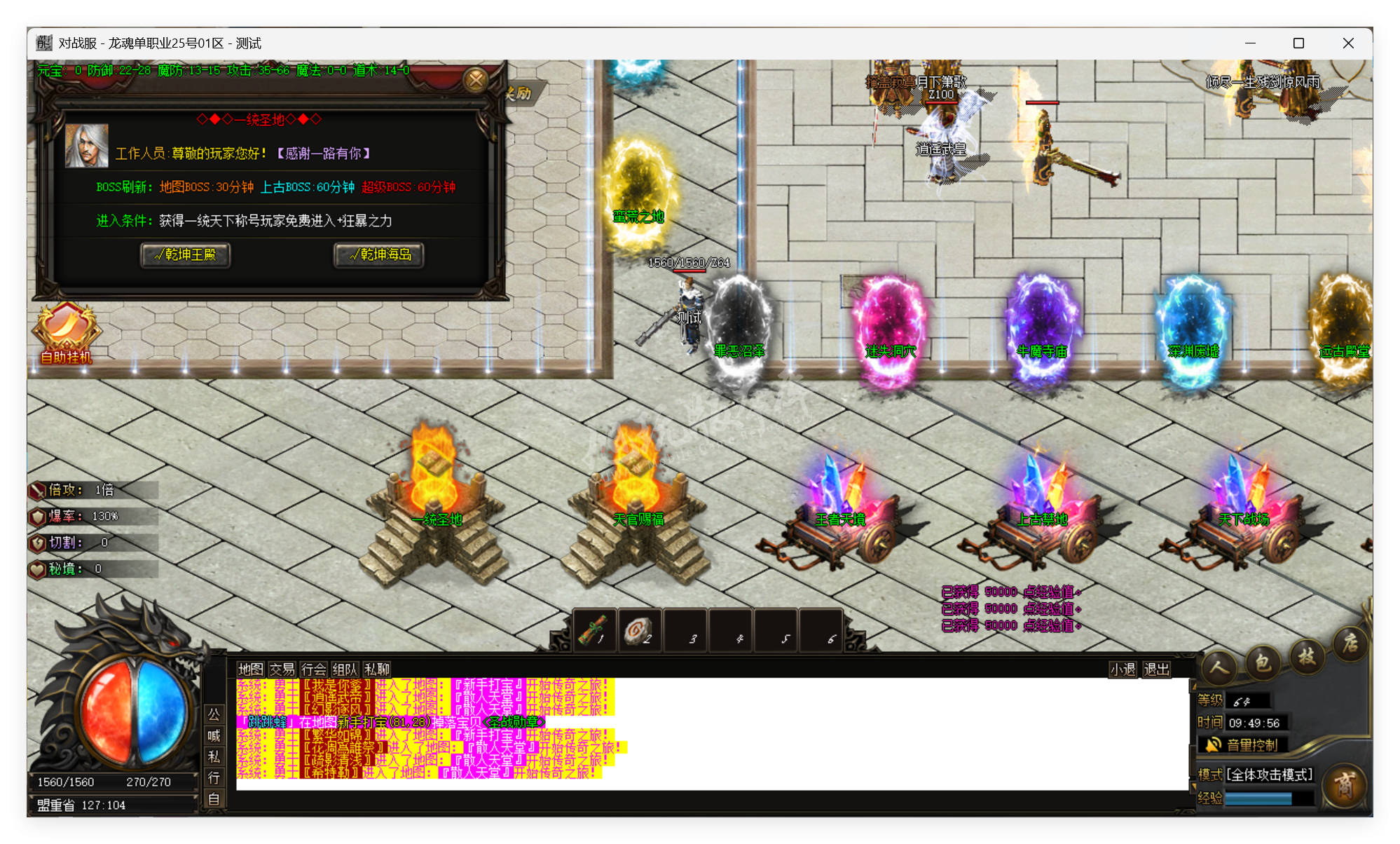Viewport: 1400px width, 844px height.
Task: Open the 交易 chat tab
Action: tap(282, 669)
